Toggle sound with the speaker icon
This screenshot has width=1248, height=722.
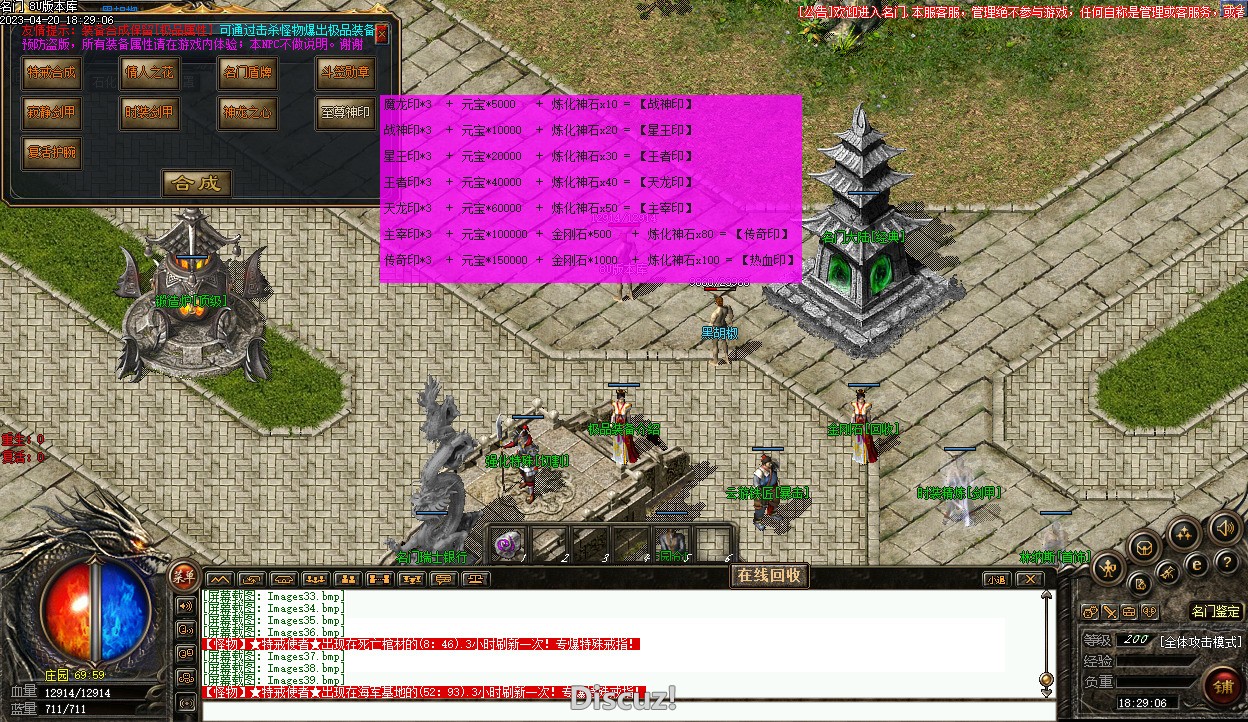pos(1224,528)
